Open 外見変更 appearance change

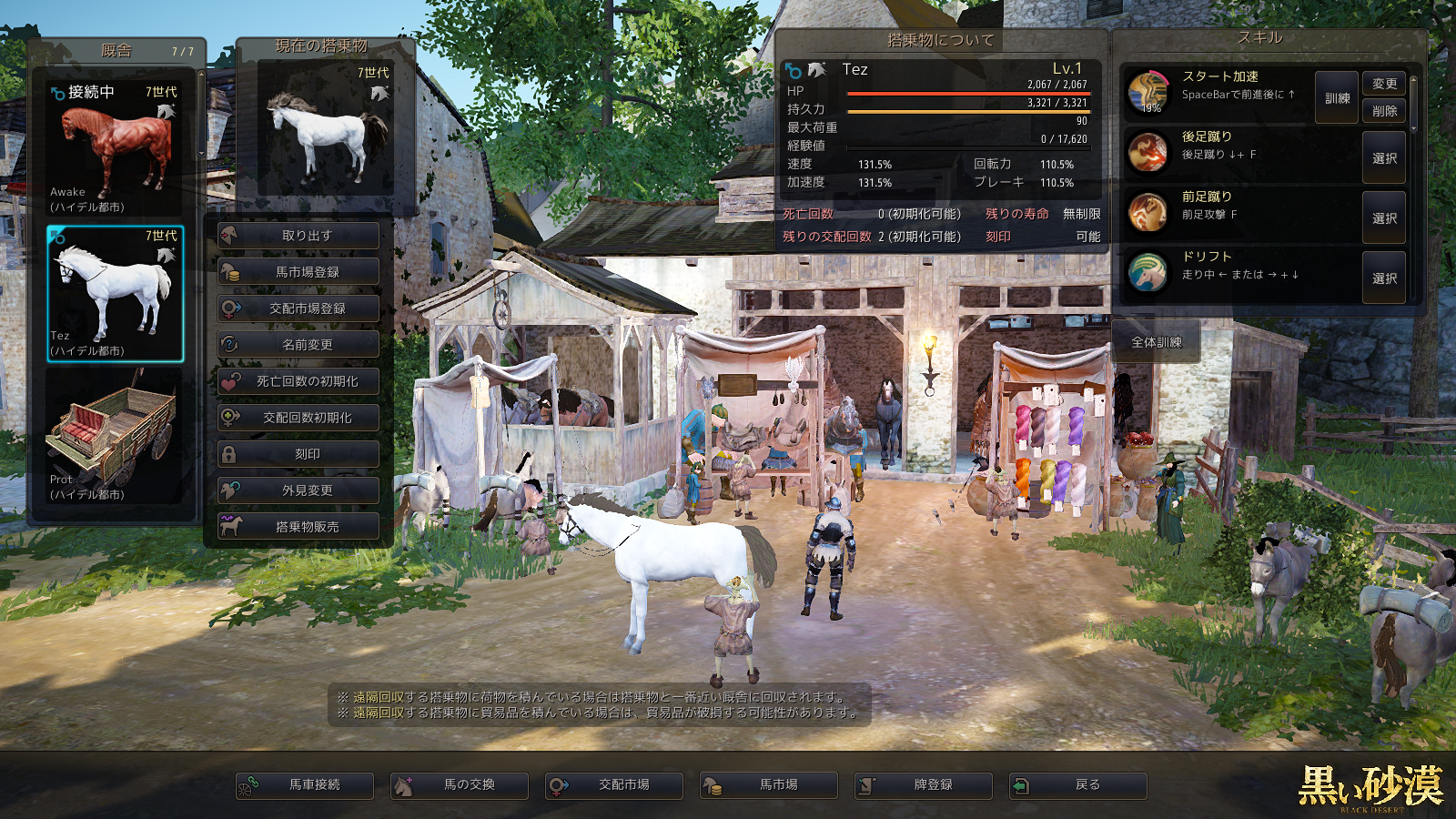pyautogui.click(x=298, y=490)
